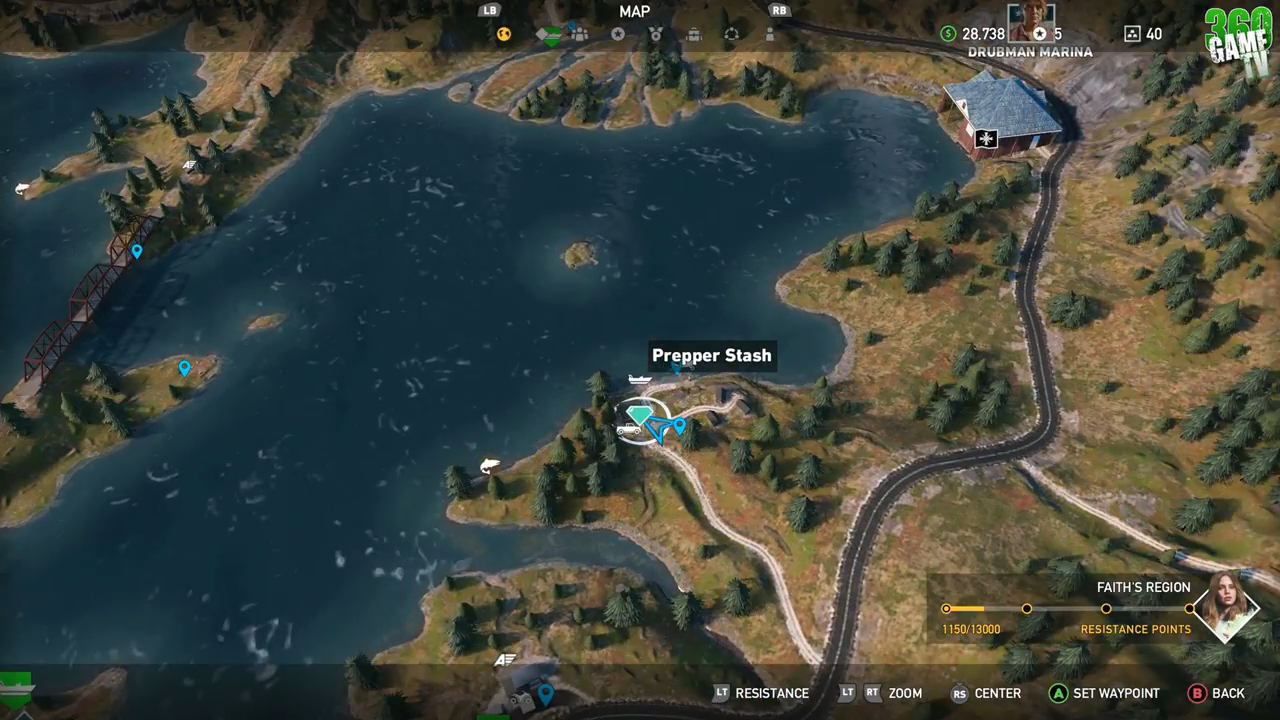Open the Perks star icon
Image resolution: width=1280 pixels, height=720 pixels.
[x=617, y=34]
